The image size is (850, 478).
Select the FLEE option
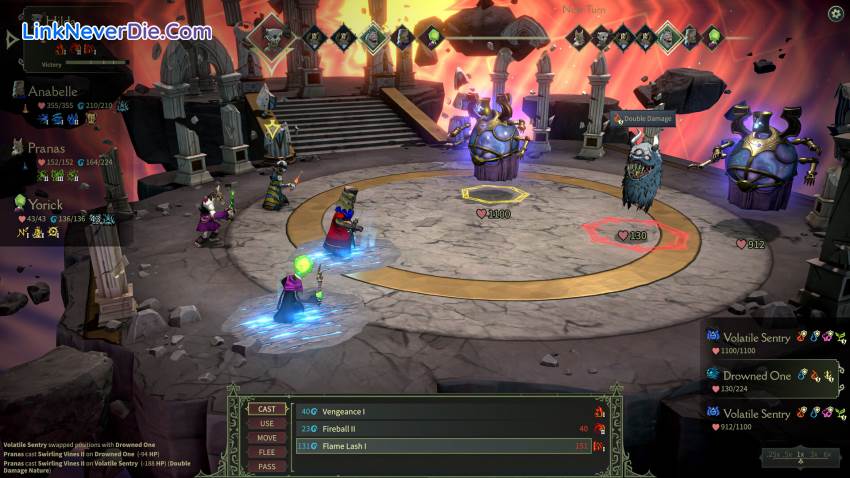pos(267,451)
